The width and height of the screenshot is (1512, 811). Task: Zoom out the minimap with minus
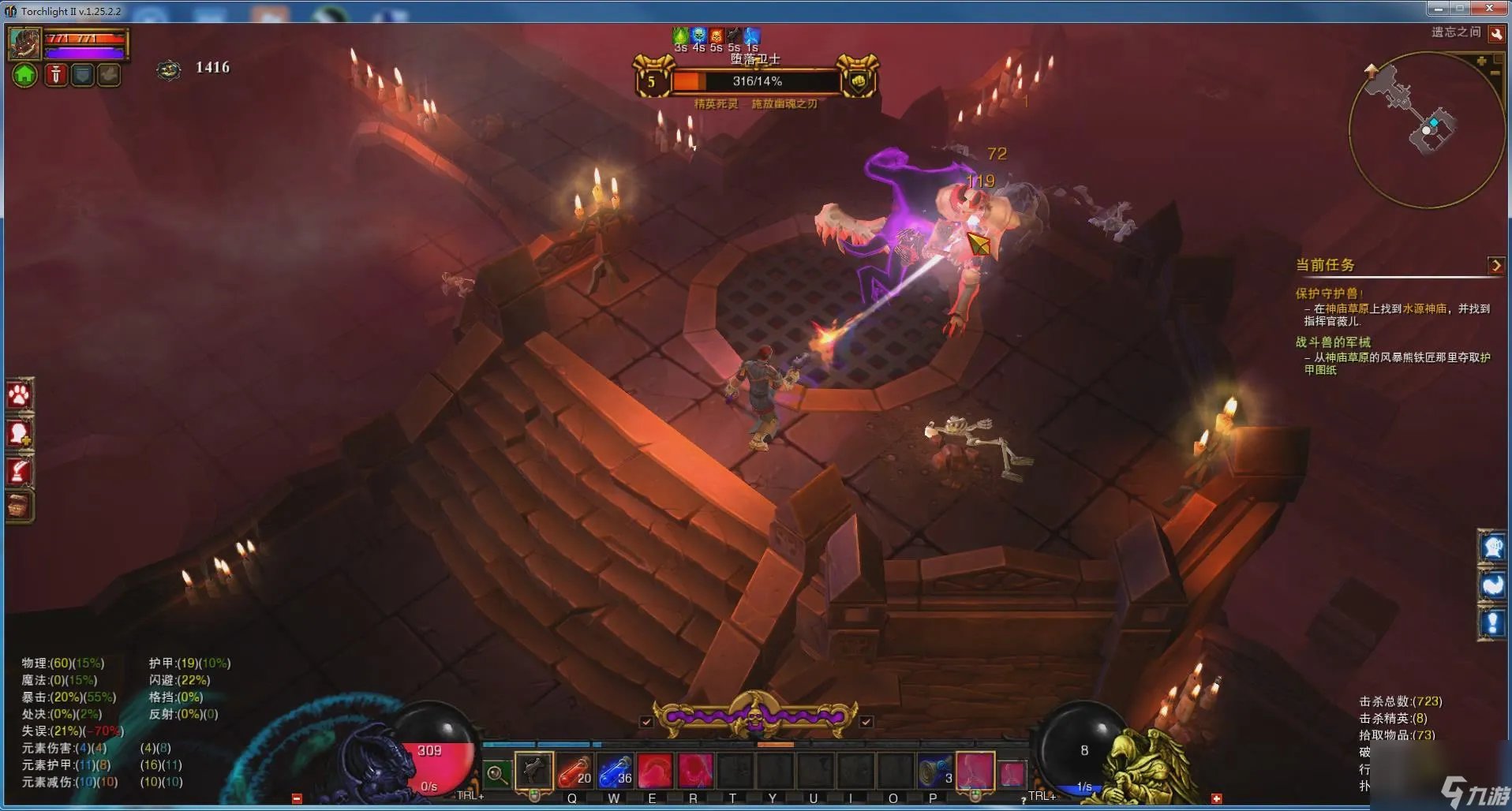click(x=1495, y=73)
